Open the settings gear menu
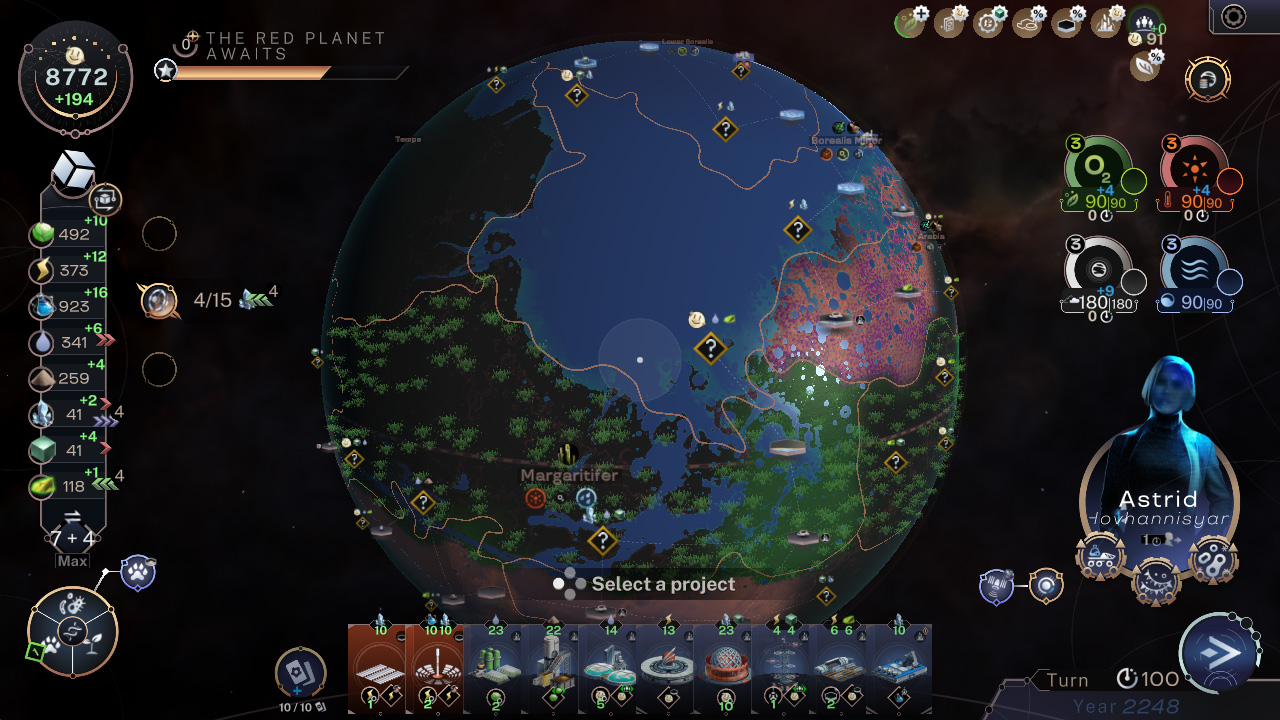Viewport: 1280px width, 720px height. coord(1234,16)
